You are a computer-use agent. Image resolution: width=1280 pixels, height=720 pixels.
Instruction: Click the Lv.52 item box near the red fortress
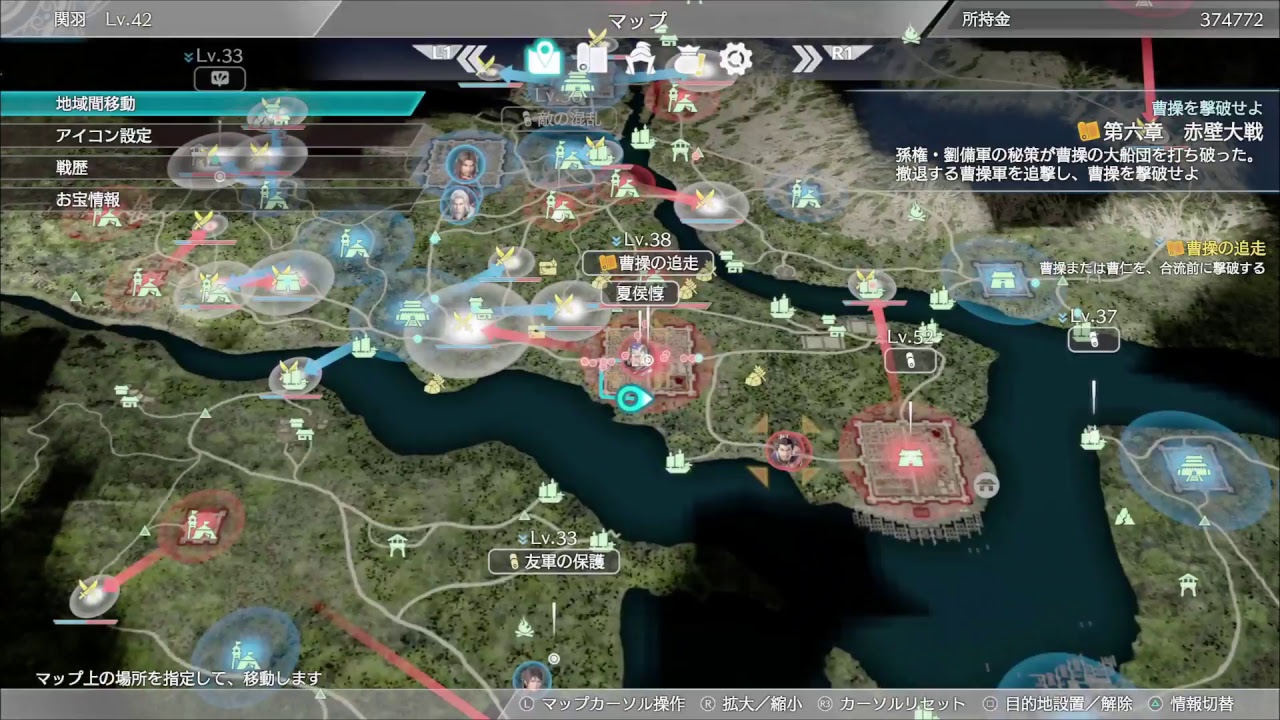(910, 358)
